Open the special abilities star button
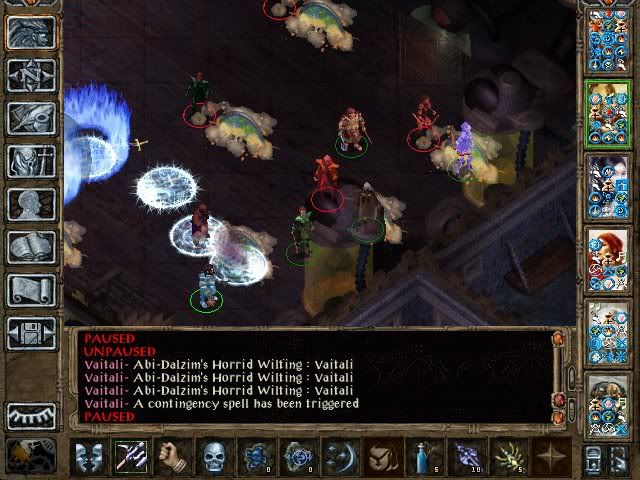The width and height of the screenshot is (640, 480). tap(550, 458)
